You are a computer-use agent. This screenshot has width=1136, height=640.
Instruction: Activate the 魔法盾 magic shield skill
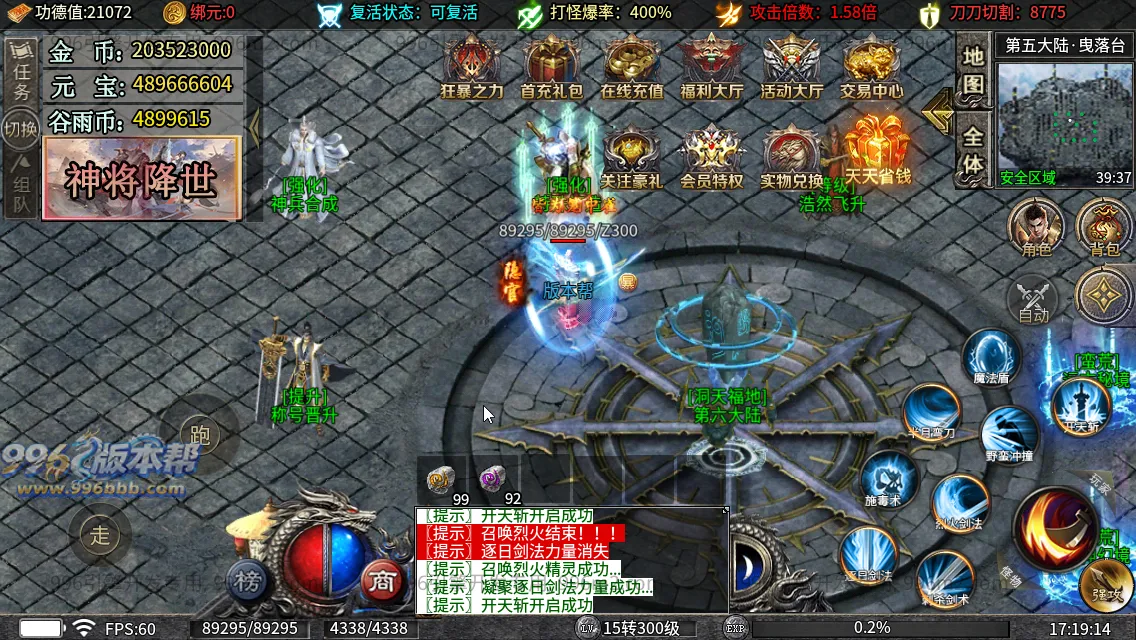click(992, 357)
